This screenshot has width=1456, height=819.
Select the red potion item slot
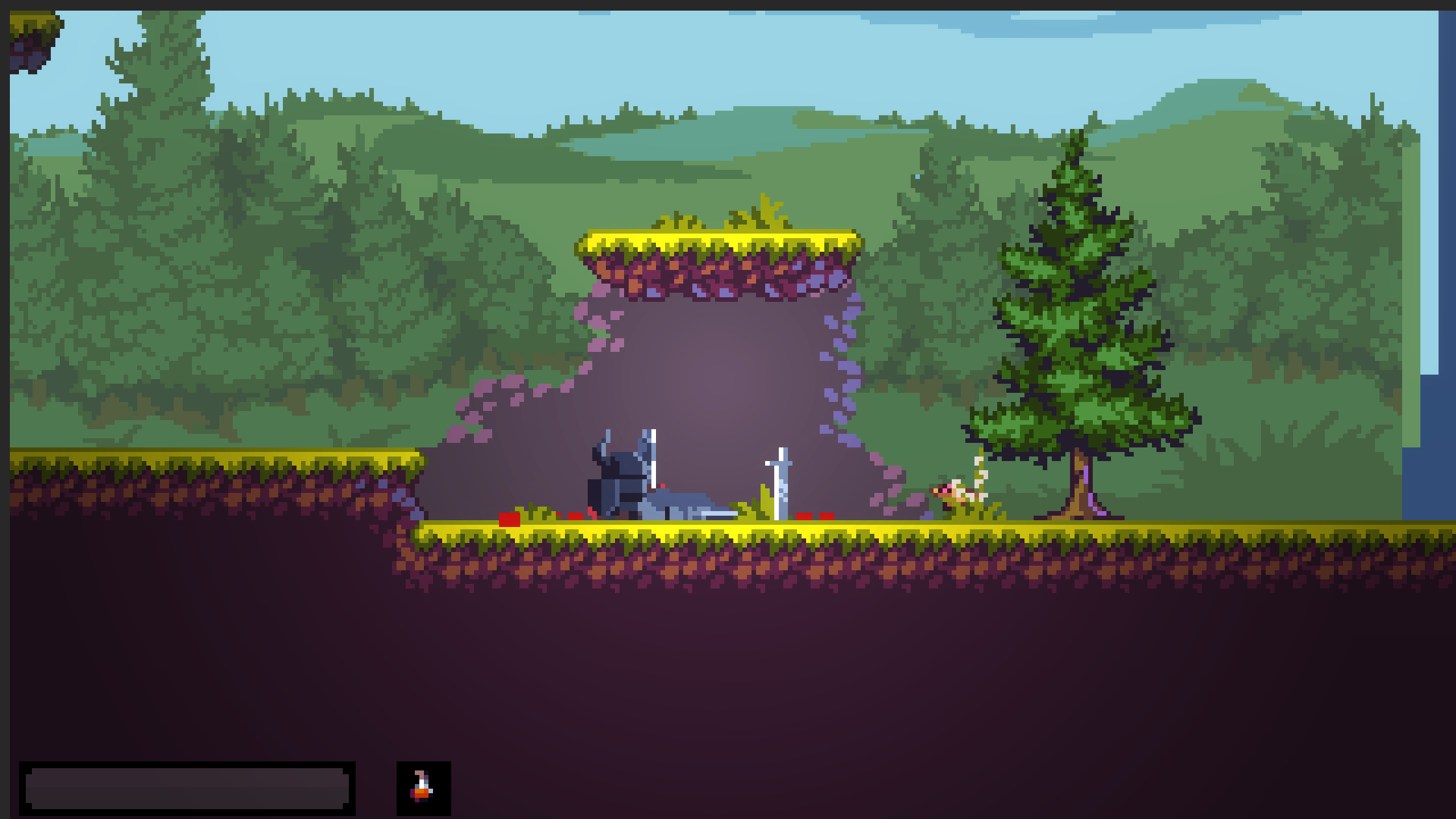[x=423, y=788]
